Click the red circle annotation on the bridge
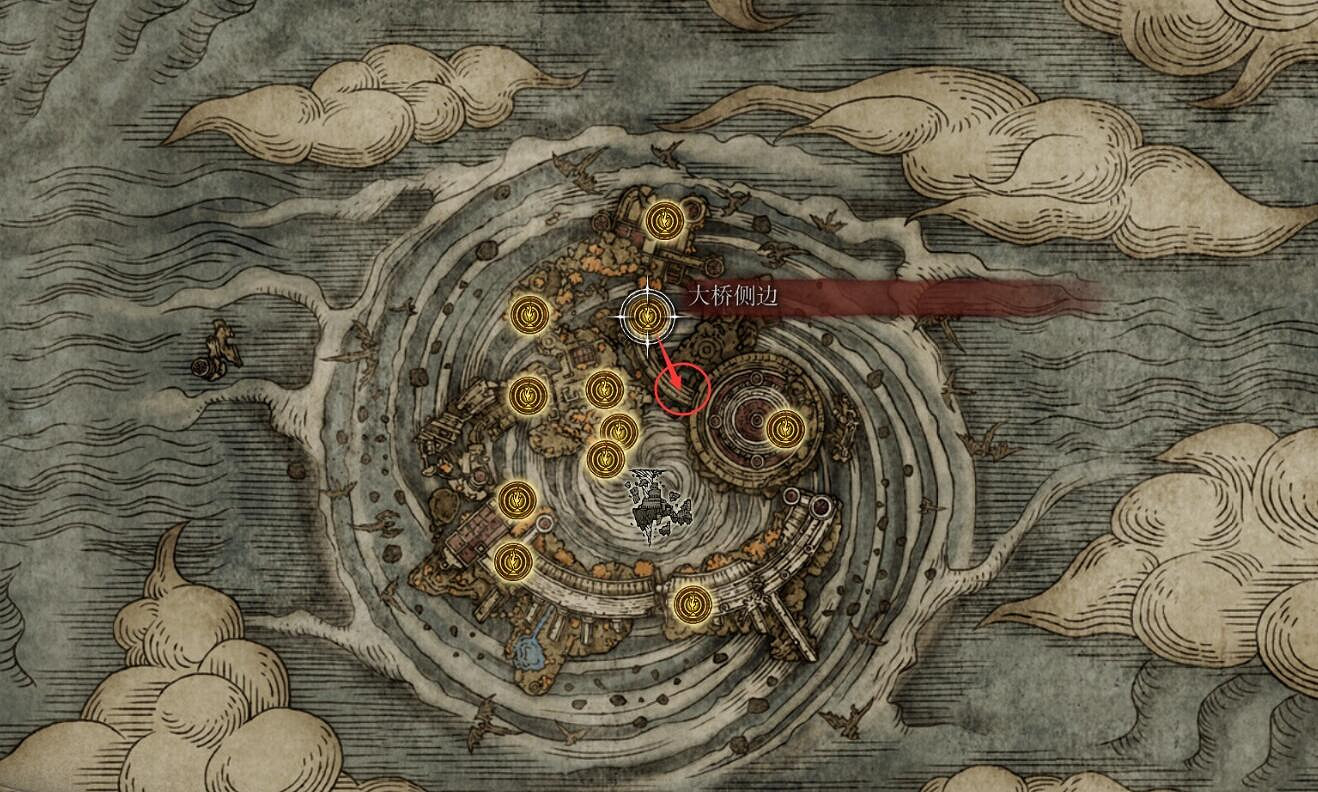This screenshot has width=1318, height=792. coord(685,390)
